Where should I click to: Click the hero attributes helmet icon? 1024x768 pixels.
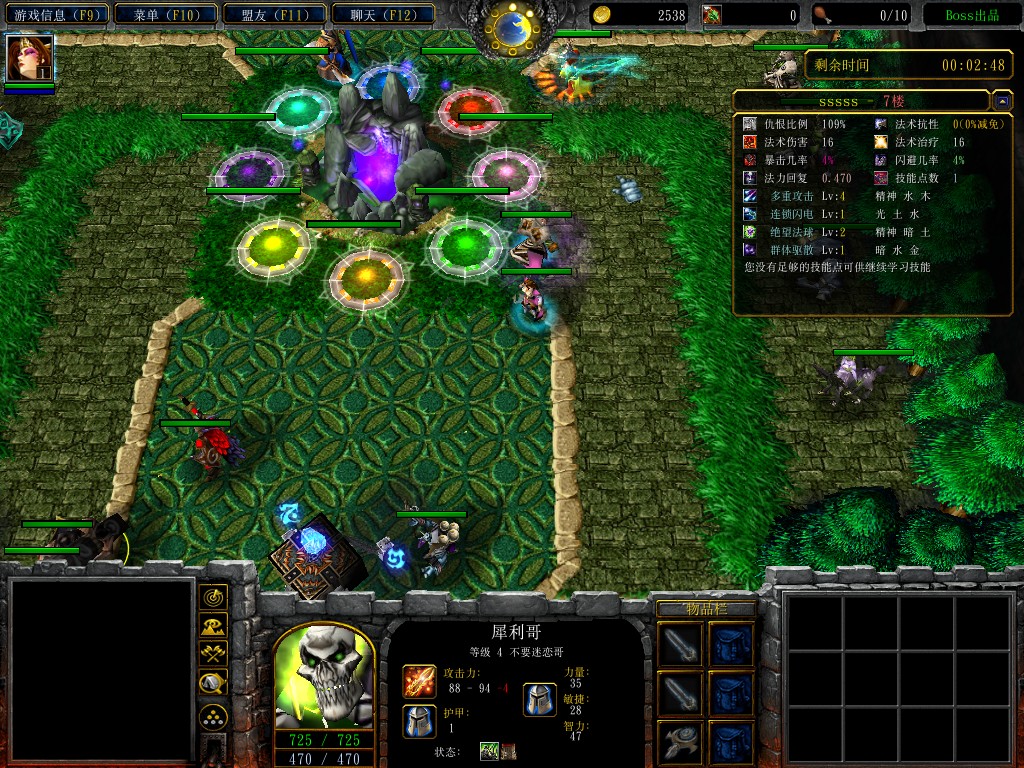[540, 699]
